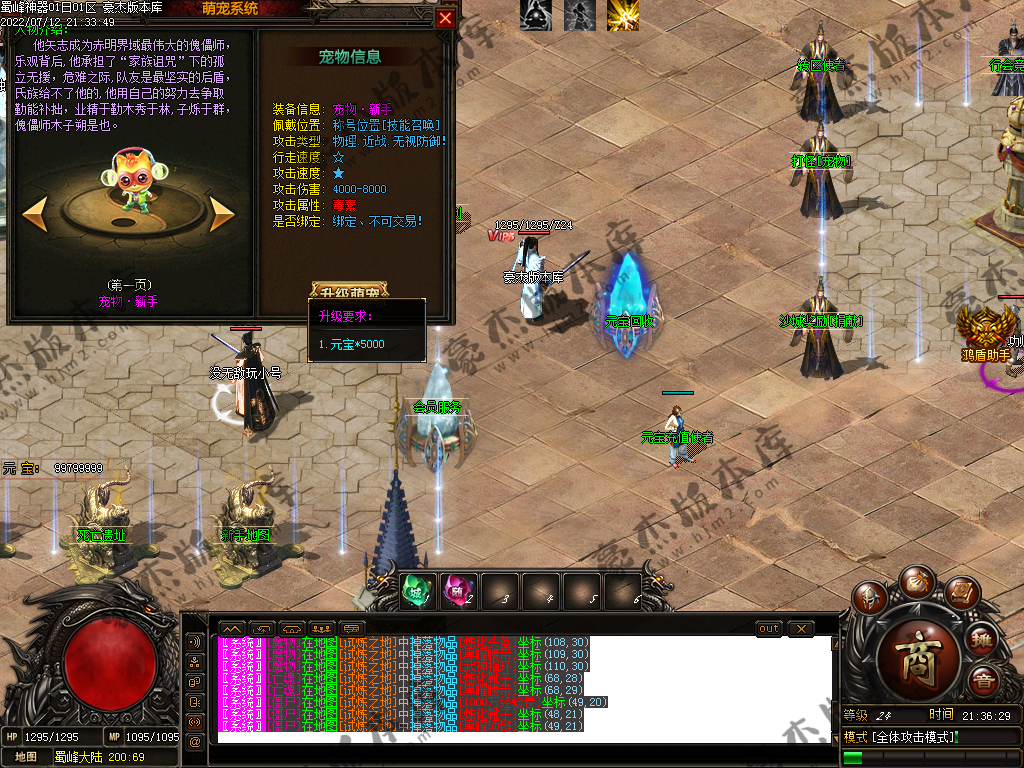Click the 升级萌宠 upgrade pet button
This screenshot has width=1024, height=768.
coord(349,292)
